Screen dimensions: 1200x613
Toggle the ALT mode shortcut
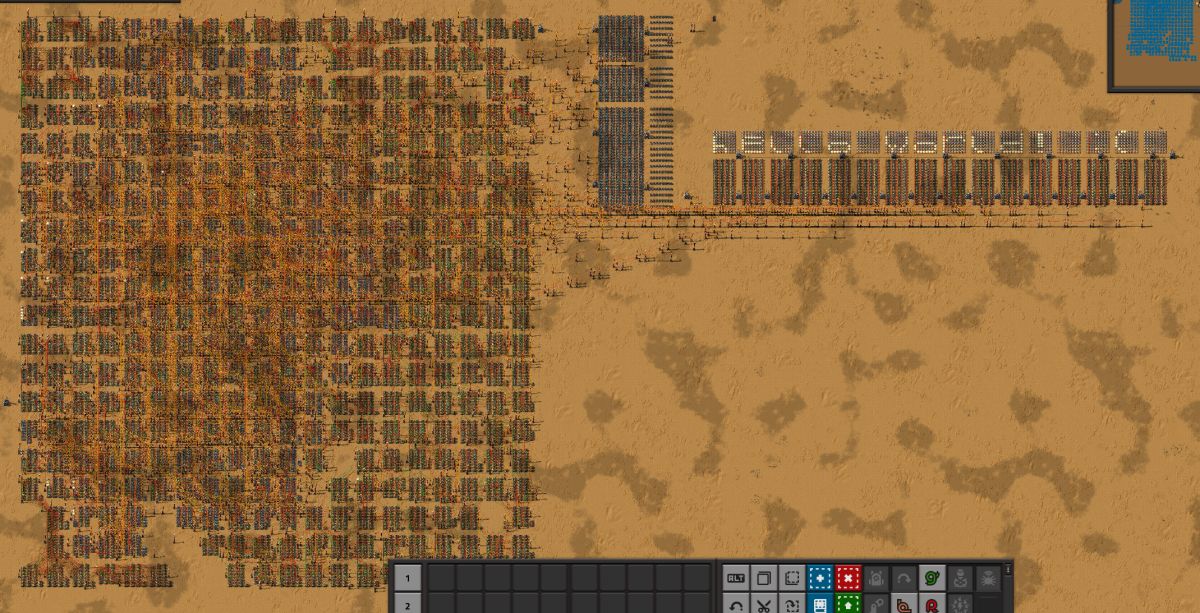pyautogui.click(x=735, y=578)
